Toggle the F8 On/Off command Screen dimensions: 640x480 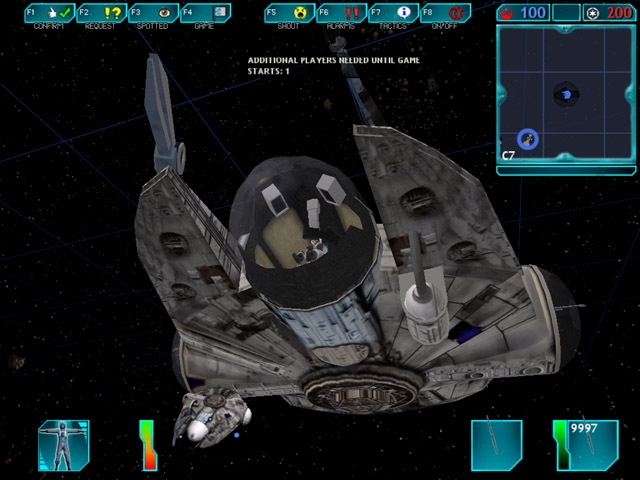444,14
